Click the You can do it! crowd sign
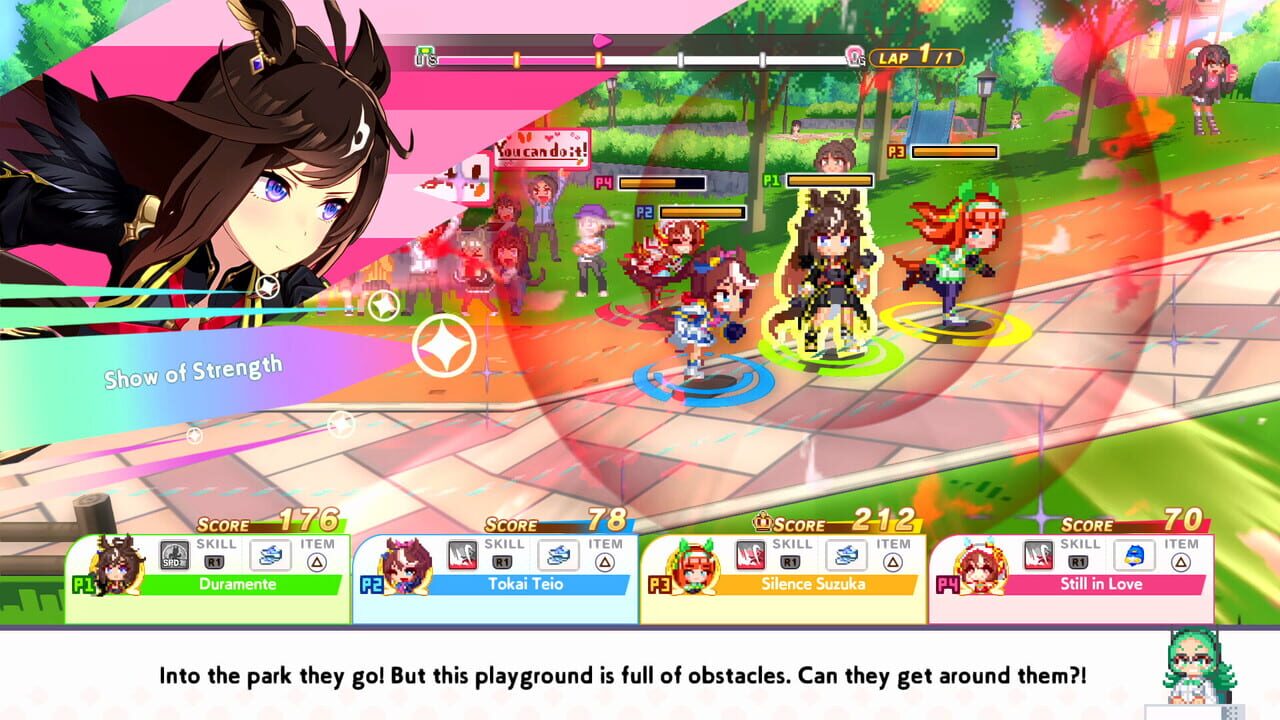Screen dimensions: 1280x720 pyautogui.click(x=540, y=148)
